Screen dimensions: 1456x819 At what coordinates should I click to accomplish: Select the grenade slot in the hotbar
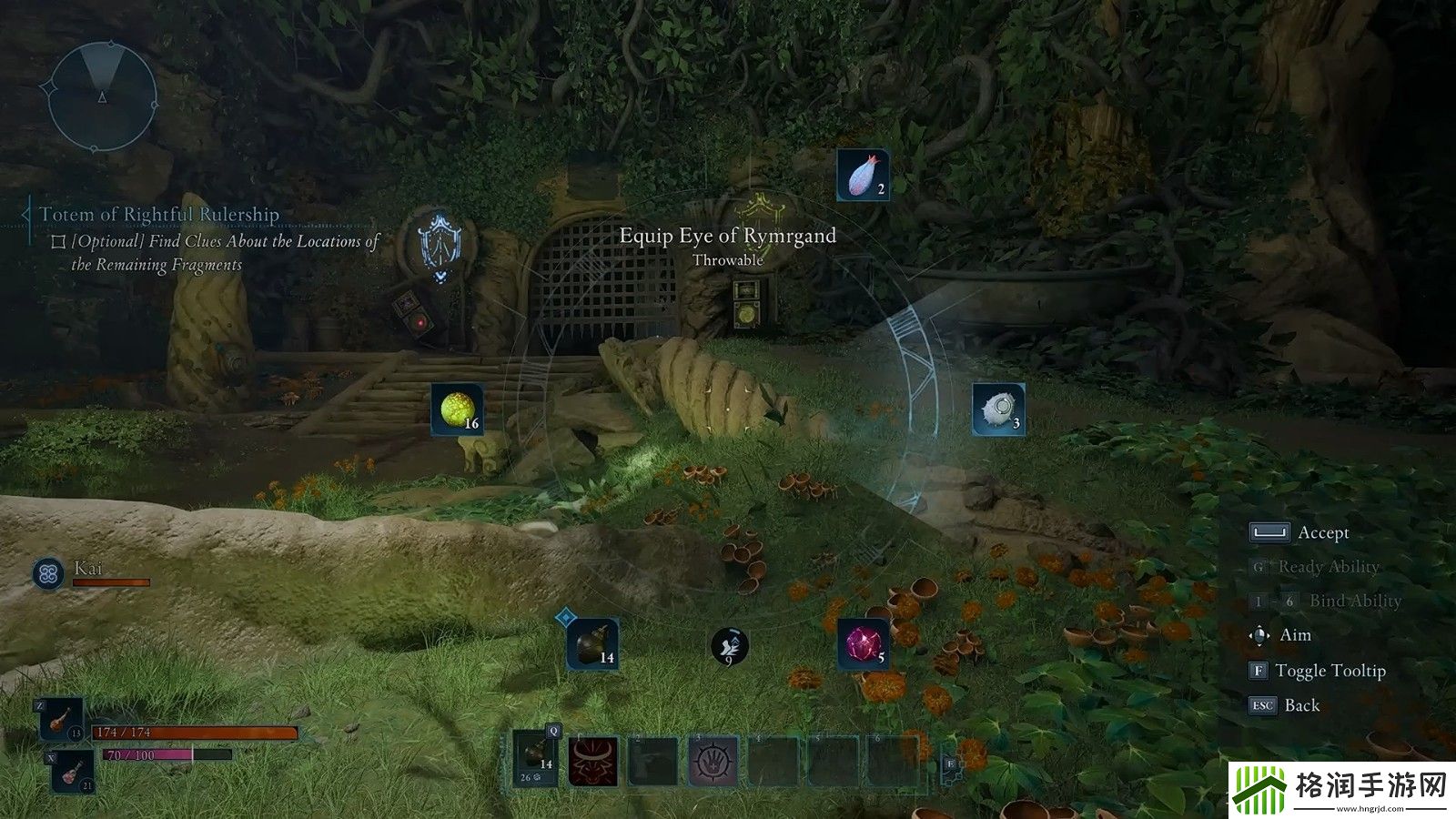click(535, 759)
